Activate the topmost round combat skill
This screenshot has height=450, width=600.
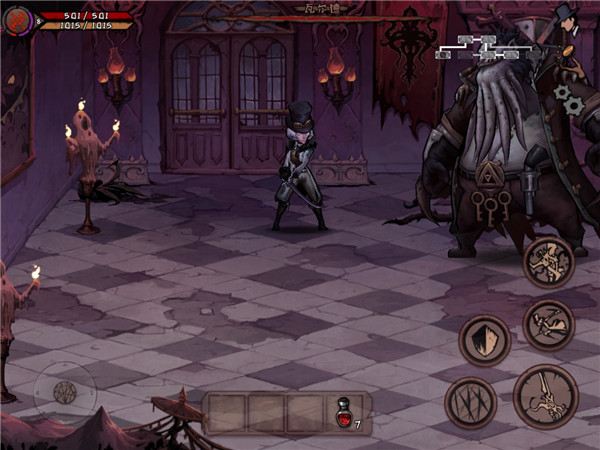coord(549,262)
